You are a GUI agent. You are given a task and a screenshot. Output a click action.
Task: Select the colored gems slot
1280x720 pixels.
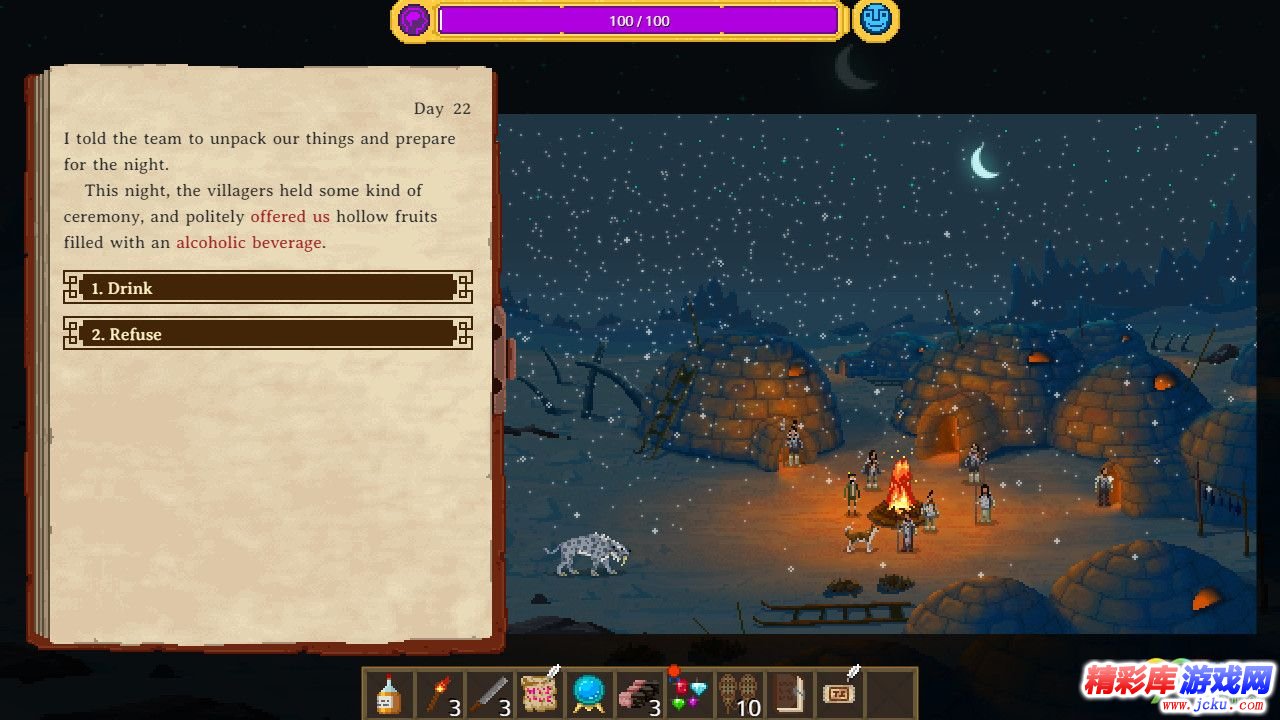(x=690, y=692)
